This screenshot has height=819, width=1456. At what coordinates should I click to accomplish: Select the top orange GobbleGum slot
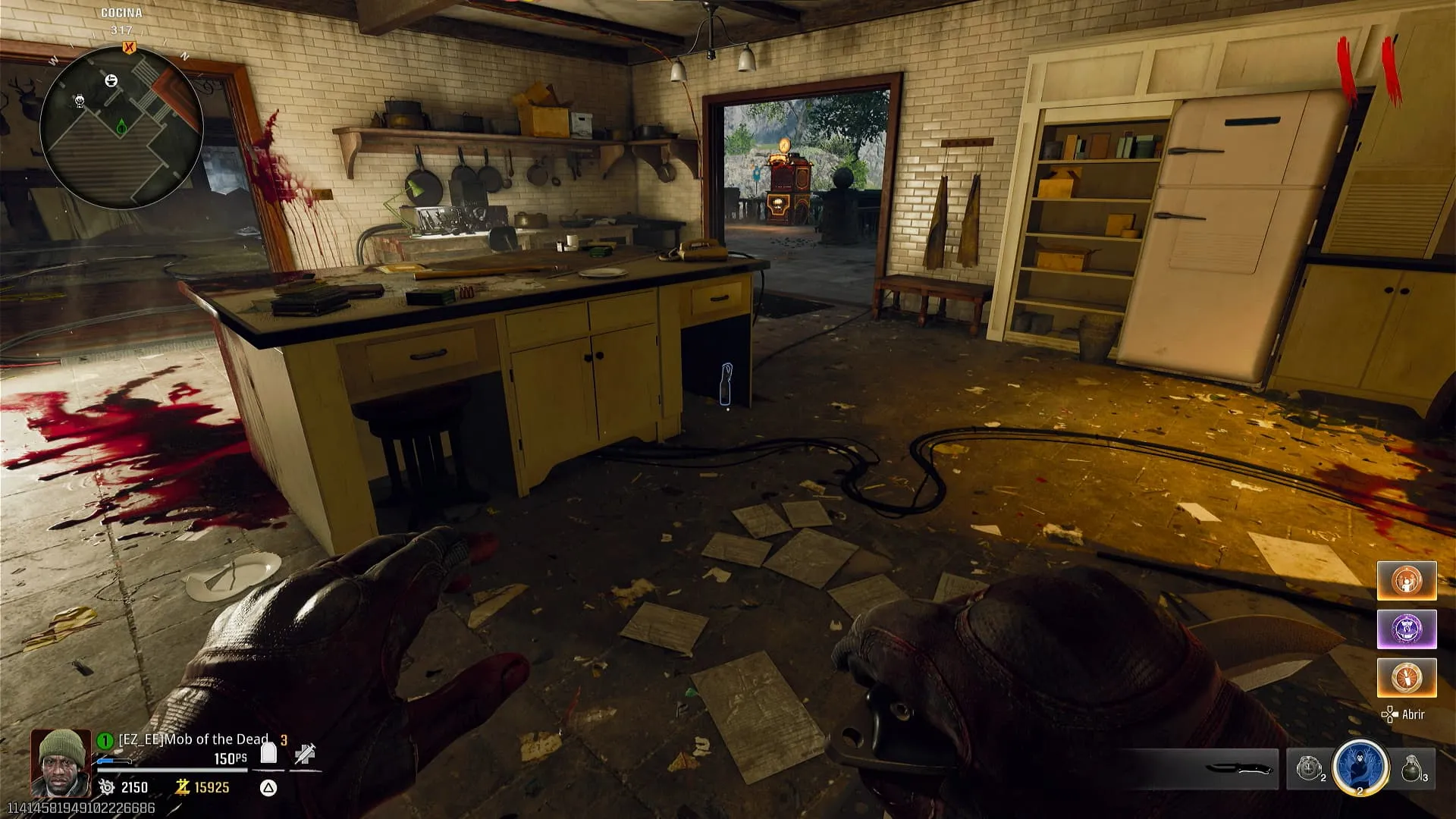tap(1406, 581)
